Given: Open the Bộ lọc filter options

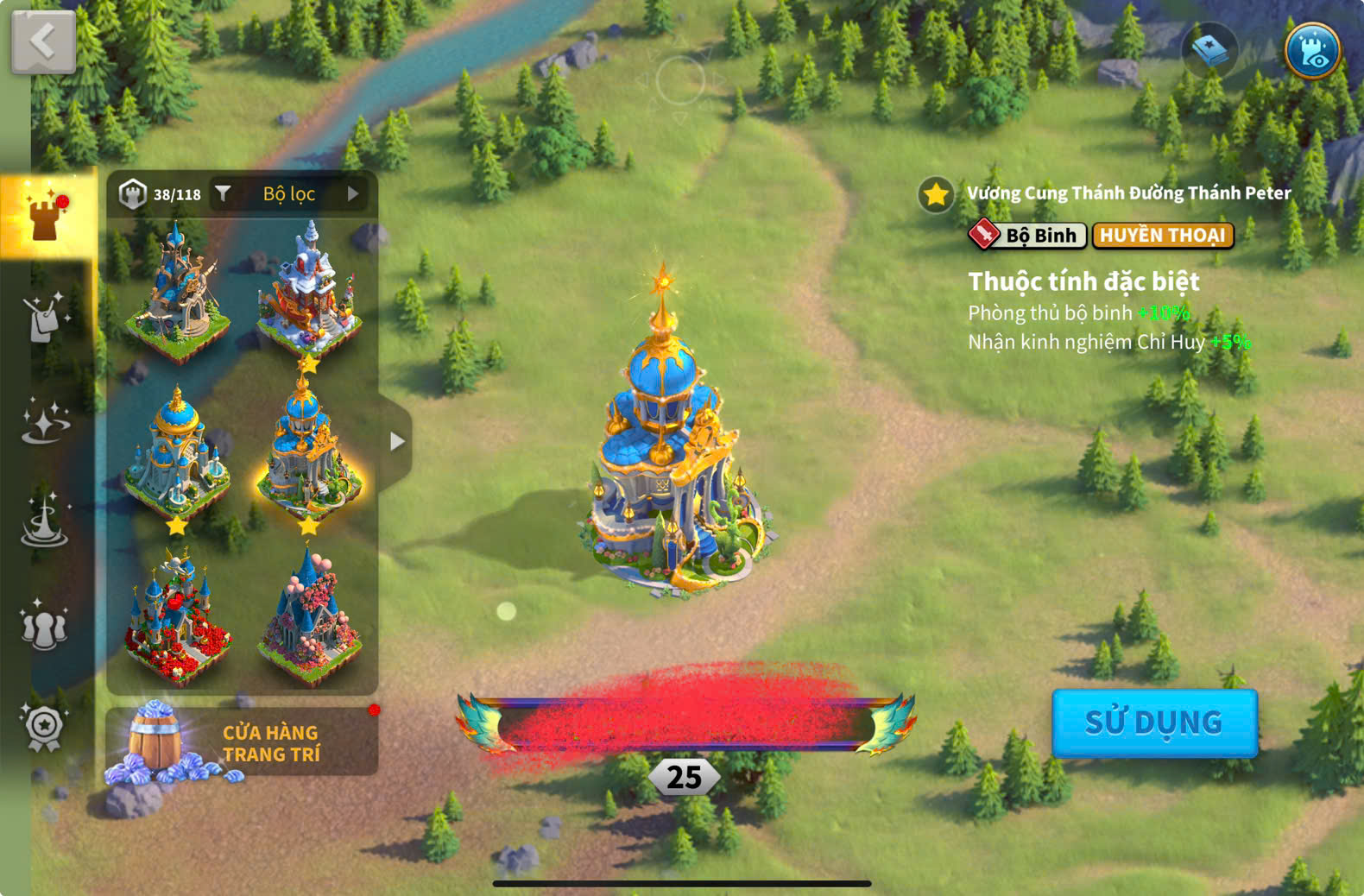Looking at the screenshot, I should click(290, 194).
